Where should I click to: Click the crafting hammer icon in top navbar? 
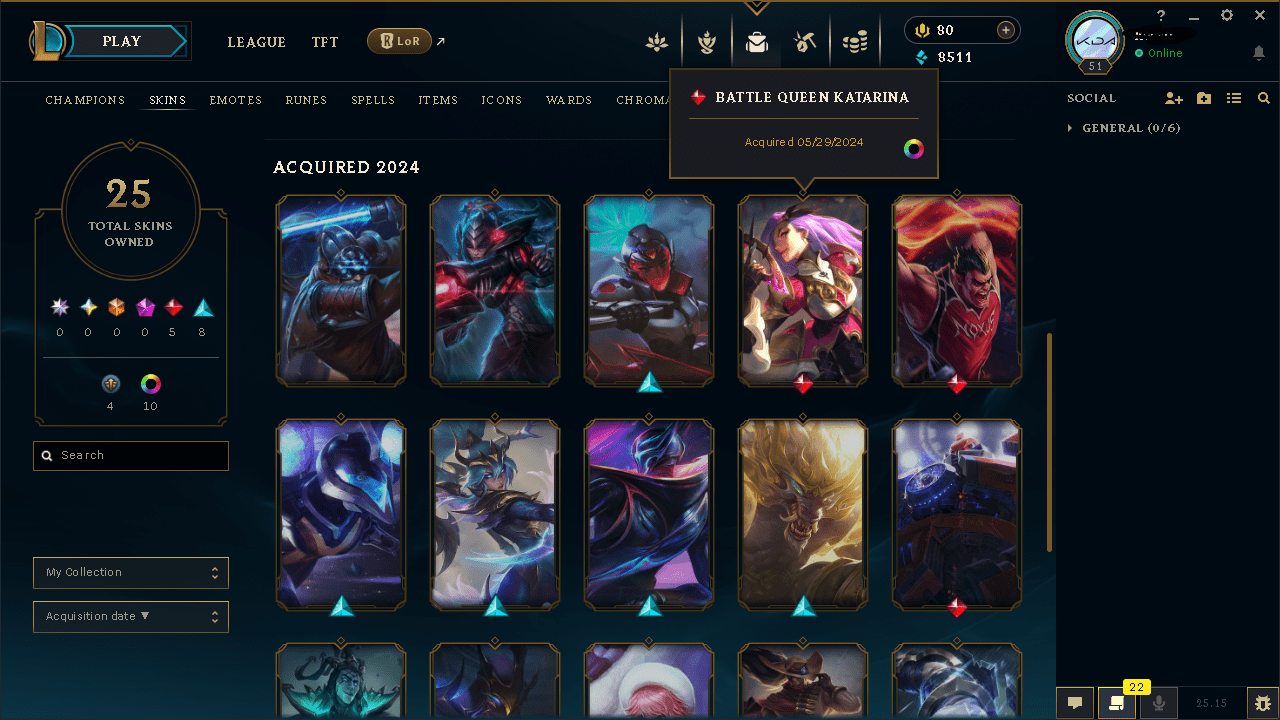point(805,42)
